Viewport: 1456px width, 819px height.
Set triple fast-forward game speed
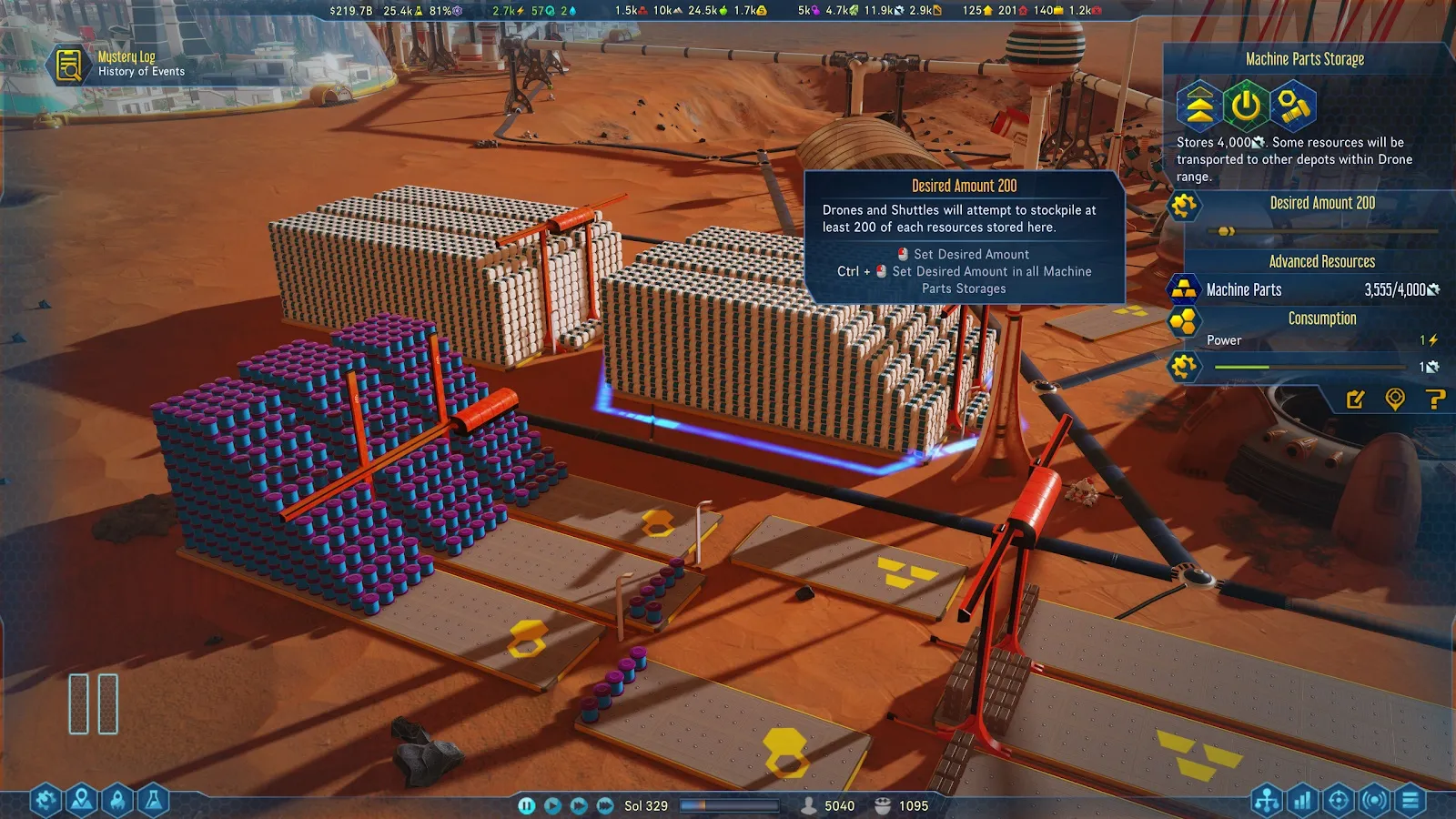coord(605,805)
